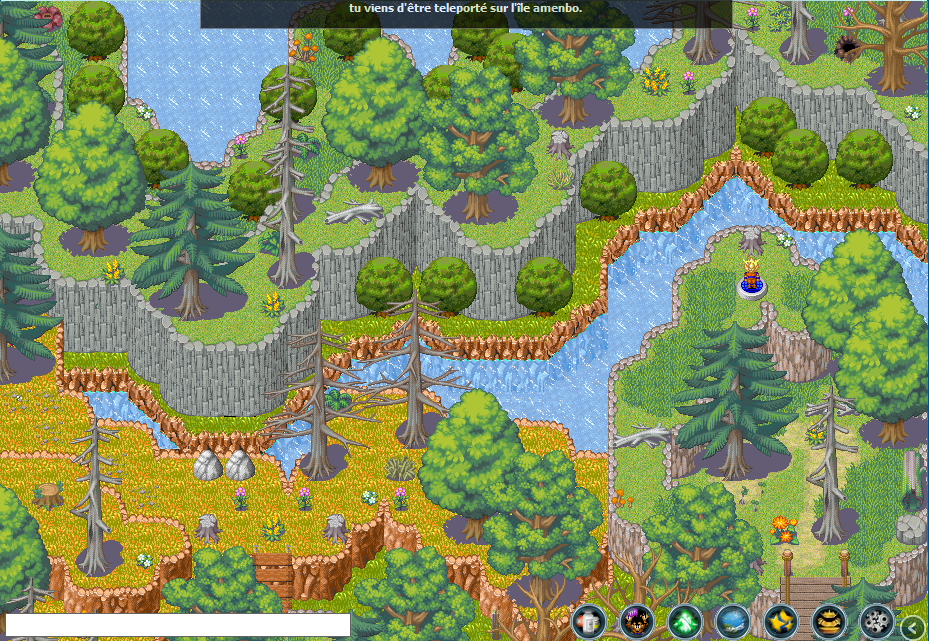The image size is (929, 641).
Task: Open the spiky-haired character icon
Action: tap(637, 621)
